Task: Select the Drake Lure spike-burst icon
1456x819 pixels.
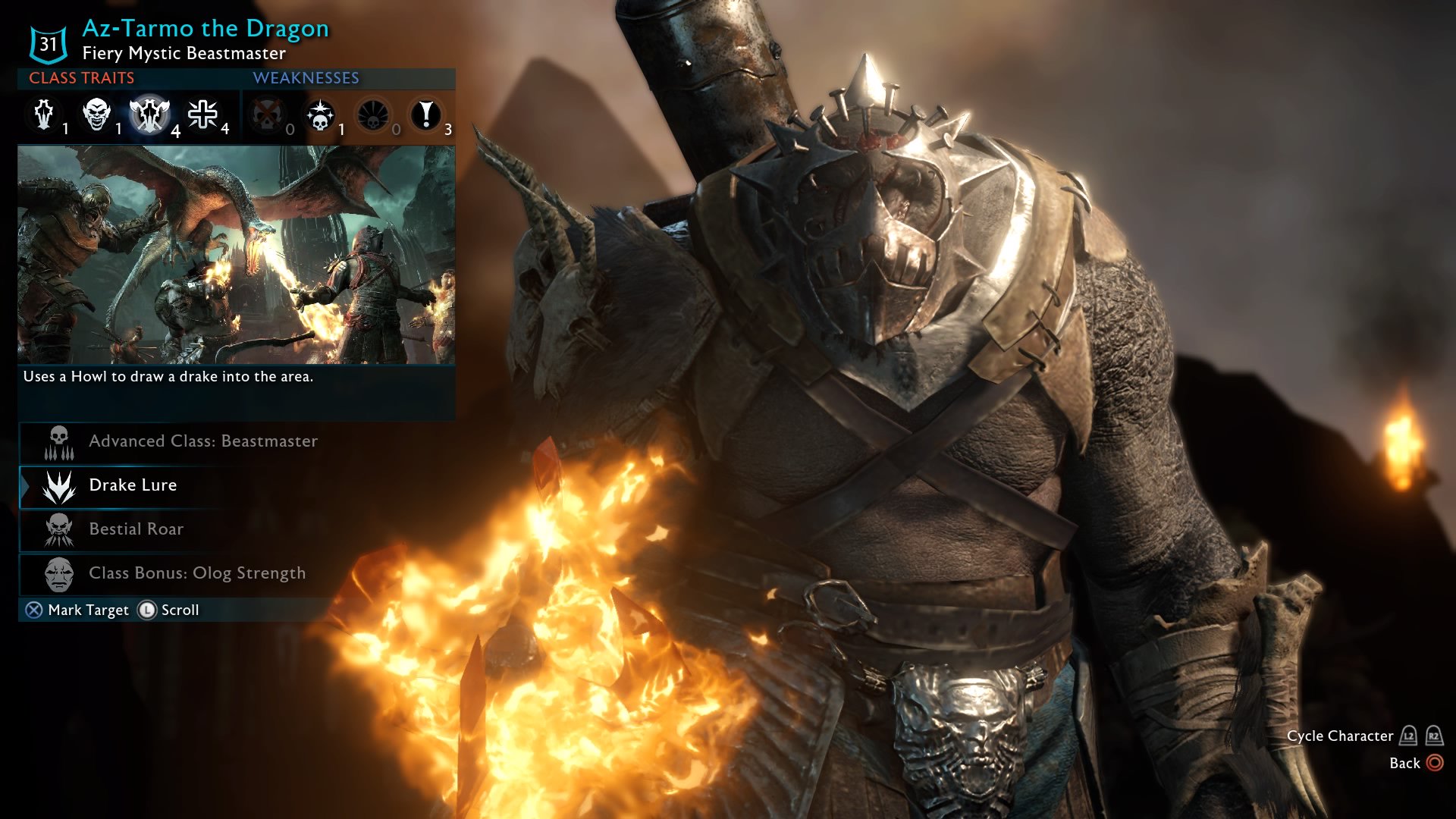Action: 59,485
